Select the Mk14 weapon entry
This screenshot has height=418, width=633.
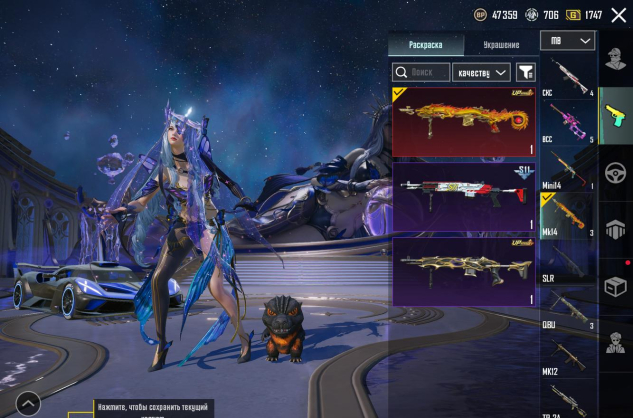coord(567,215)
